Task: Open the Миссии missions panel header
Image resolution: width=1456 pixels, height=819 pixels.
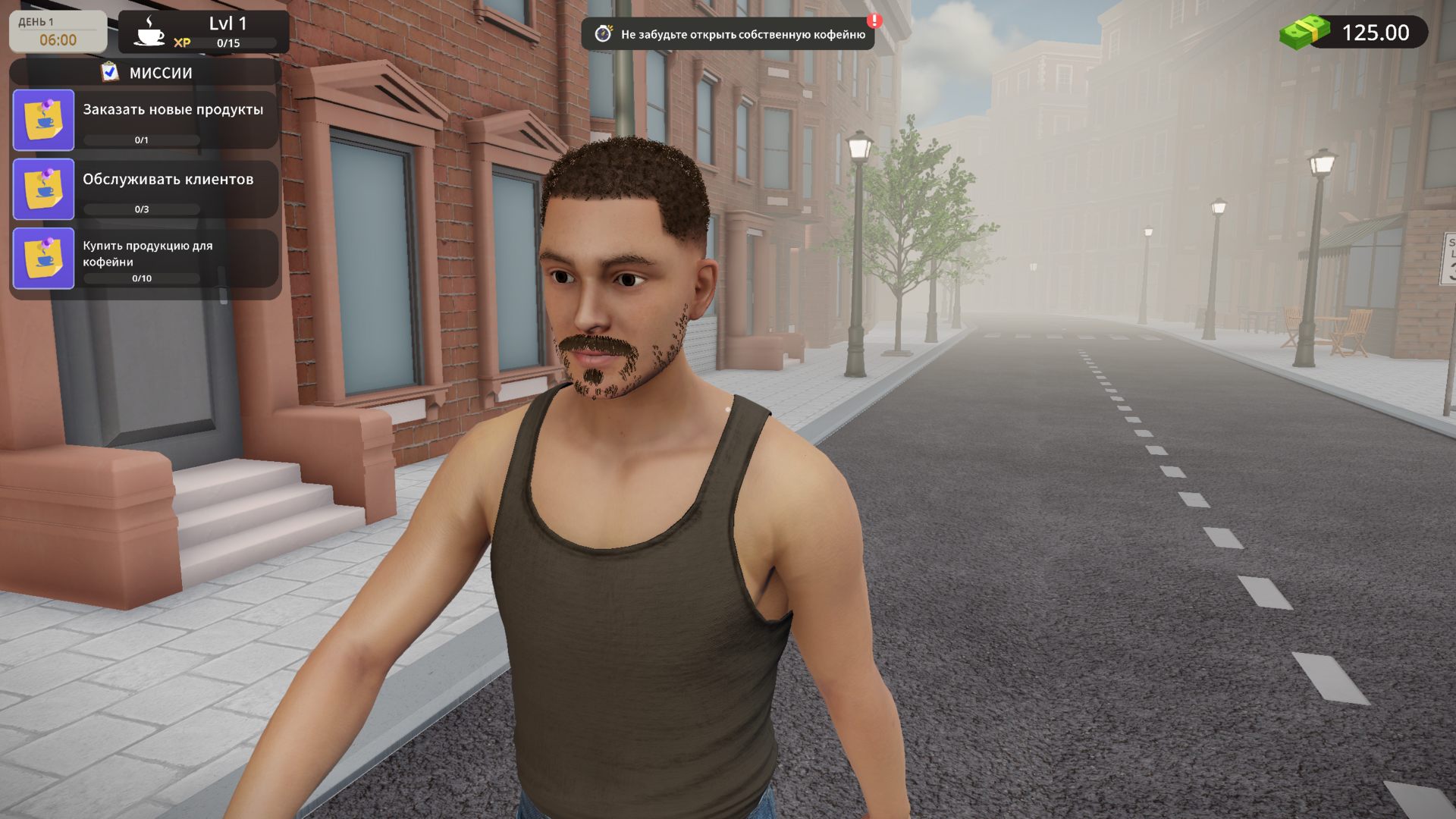Action: pyautogui.click(x=146, y=73)
